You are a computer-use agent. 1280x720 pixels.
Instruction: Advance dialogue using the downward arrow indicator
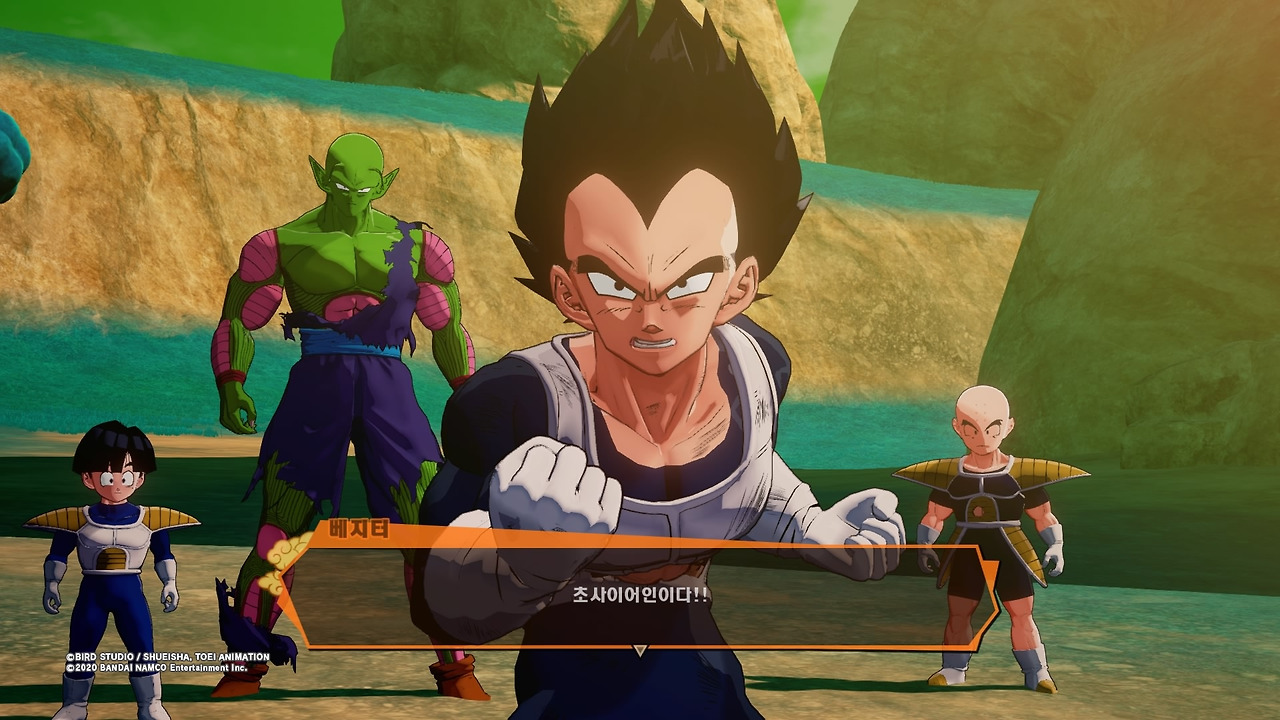tap(640, 651)
